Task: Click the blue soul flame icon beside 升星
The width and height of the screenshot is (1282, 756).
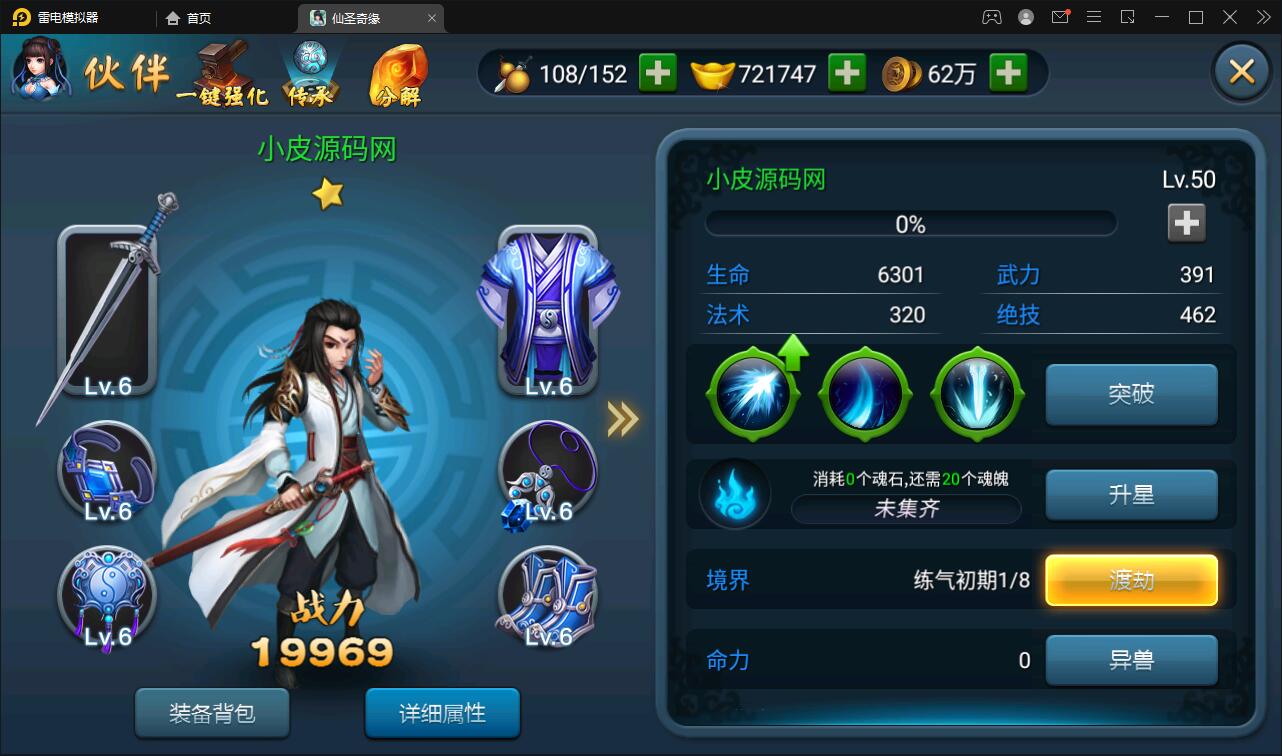Action: [737, 493]
